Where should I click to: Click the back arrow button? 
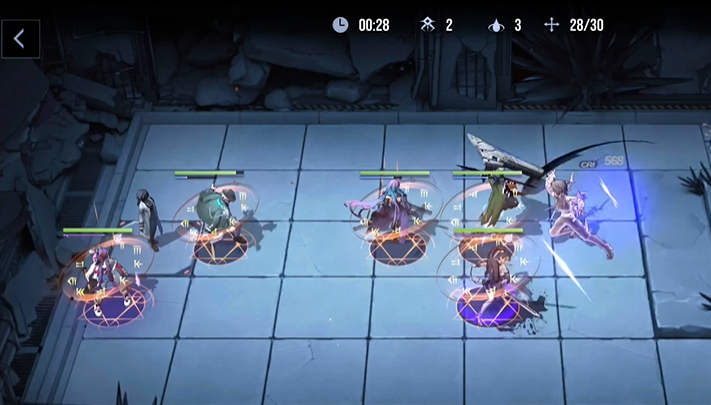point(20,39)
